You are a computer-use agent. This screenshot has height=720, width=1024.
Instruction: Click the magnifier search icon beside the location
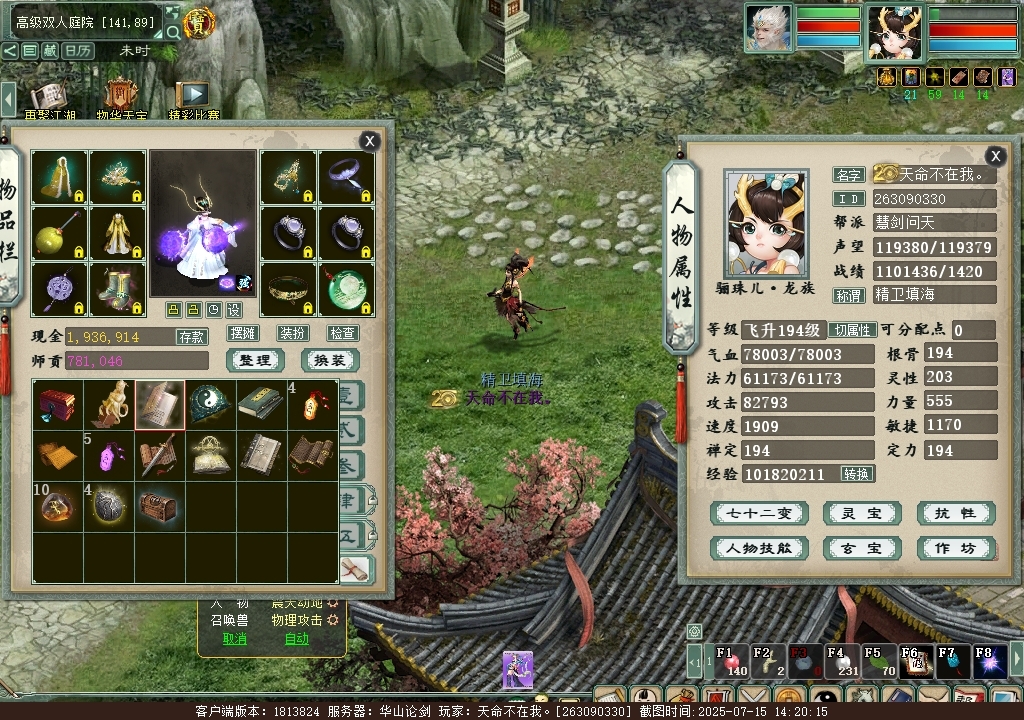click(x=173, y=32)
